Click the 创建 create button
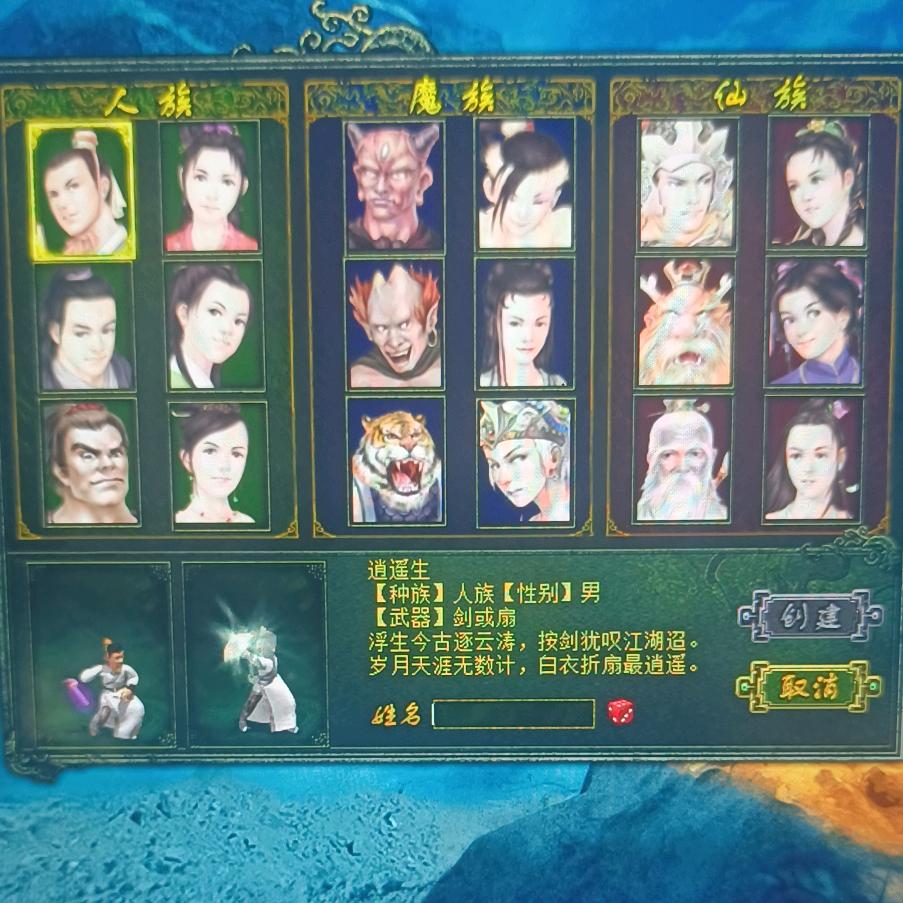The width and height of the screenshot is (903, 903). point(809,615)
